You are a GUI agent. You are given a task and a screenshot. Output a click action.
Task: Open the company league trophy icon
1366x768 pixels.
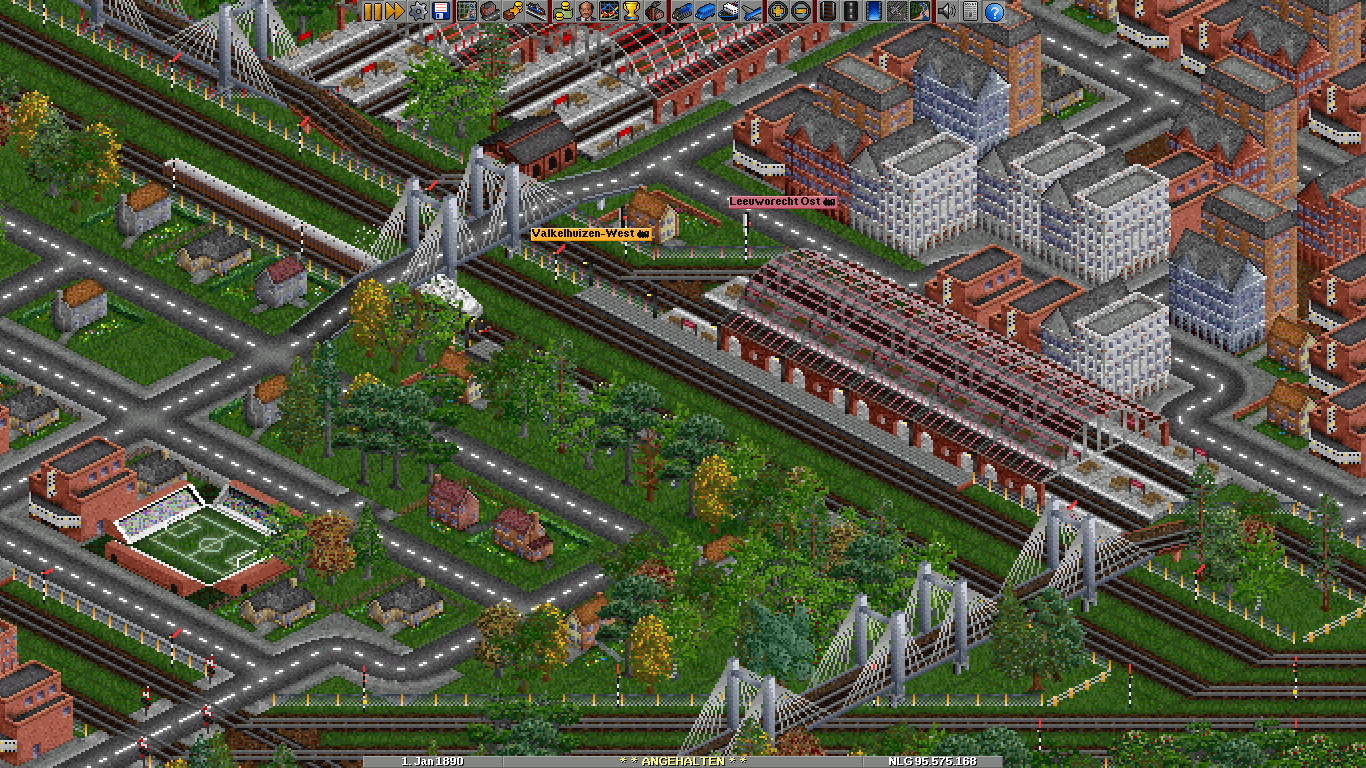pos(631,11)
